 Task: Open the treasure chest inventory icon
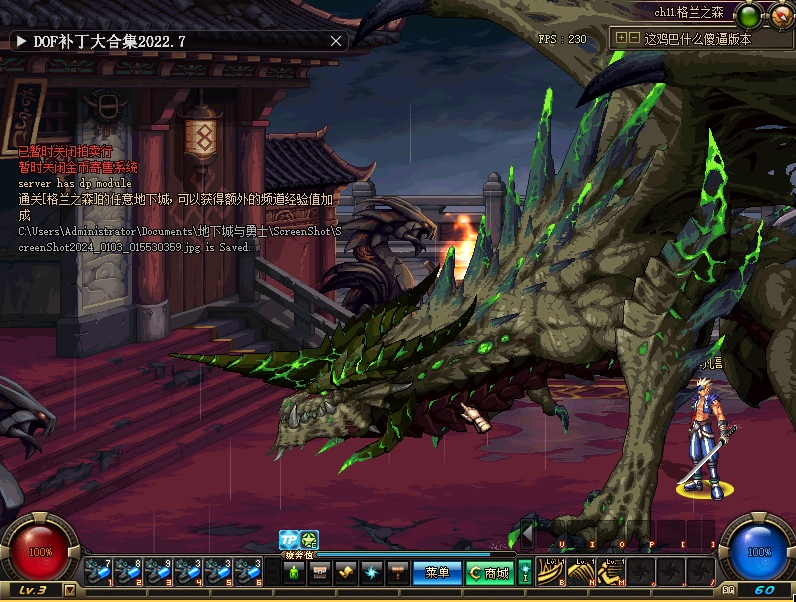320,573
